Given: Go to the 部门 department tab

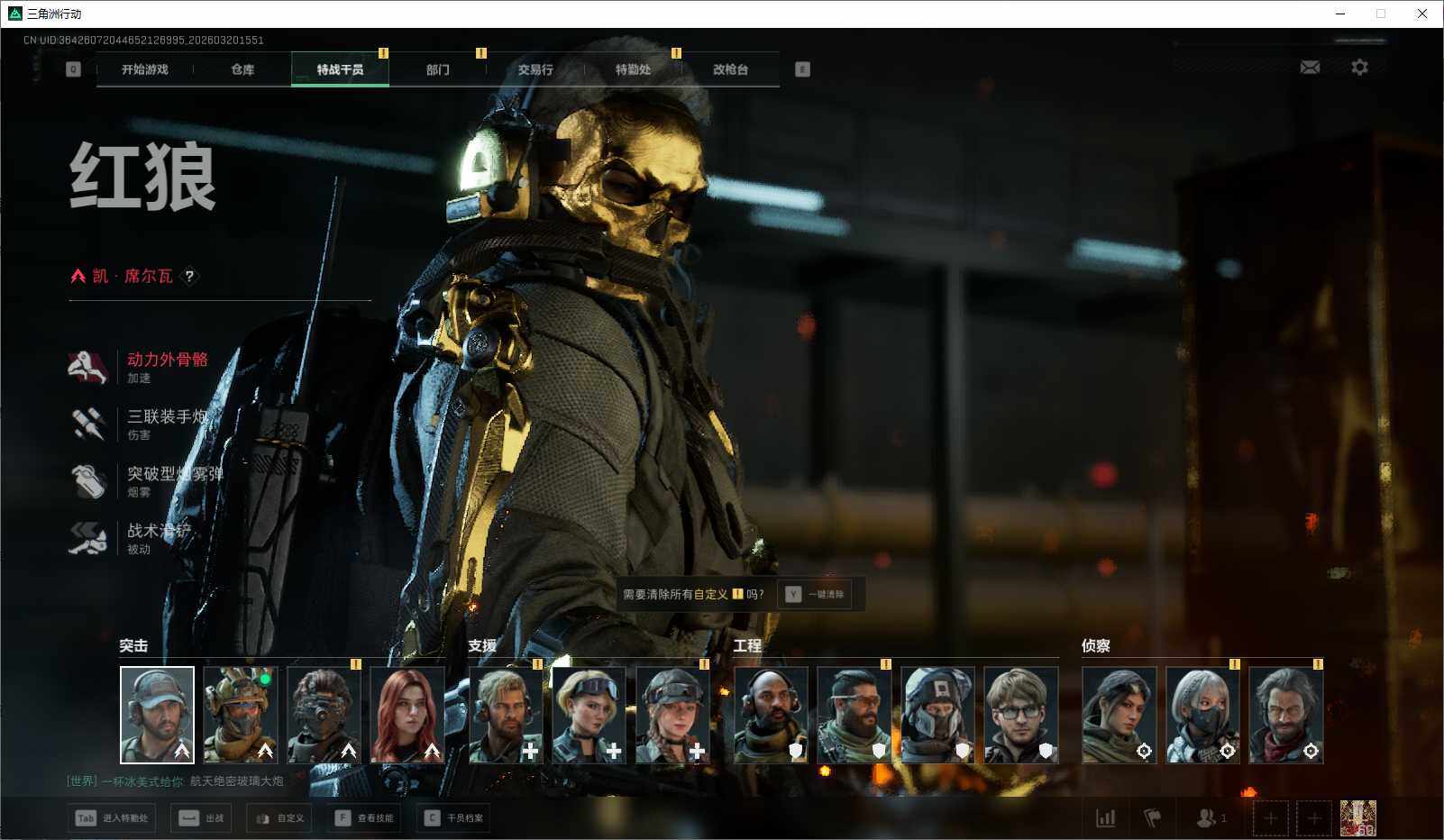Looking at the screenshot, I should point(438,69).
